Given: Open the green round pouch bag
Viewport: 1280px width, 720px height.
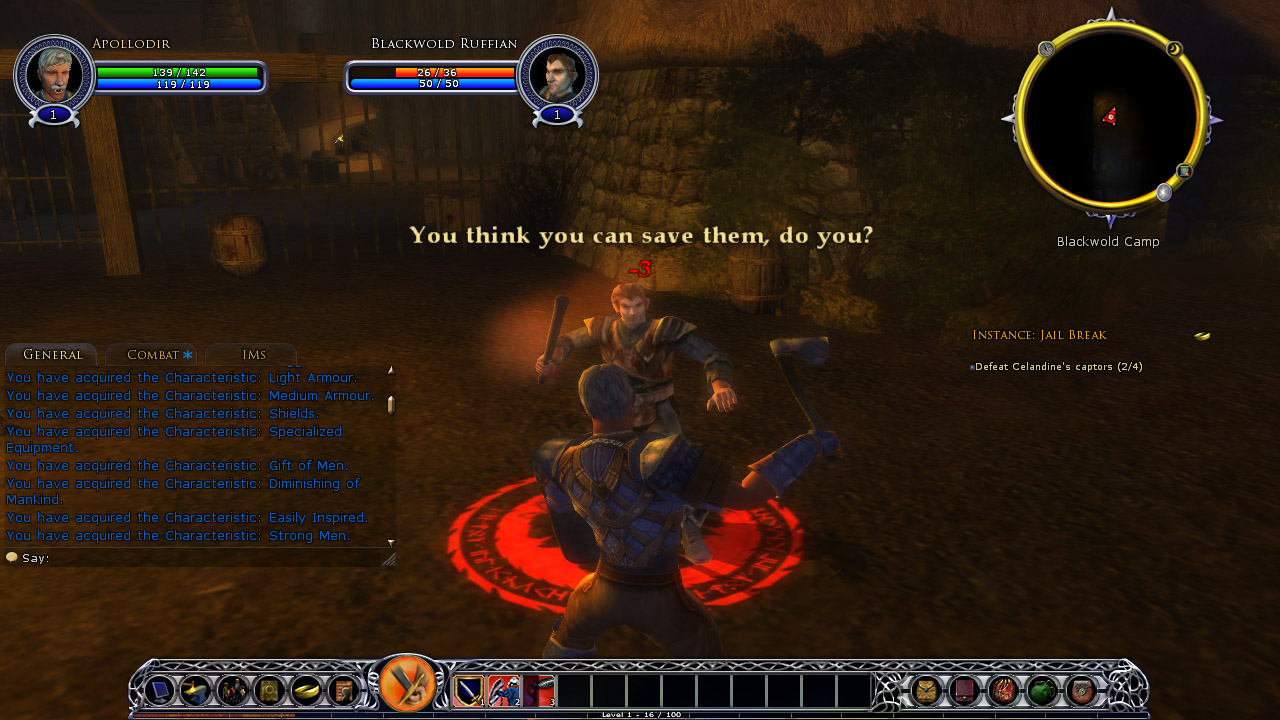Looking at the screenshot, I should 1042,690.
